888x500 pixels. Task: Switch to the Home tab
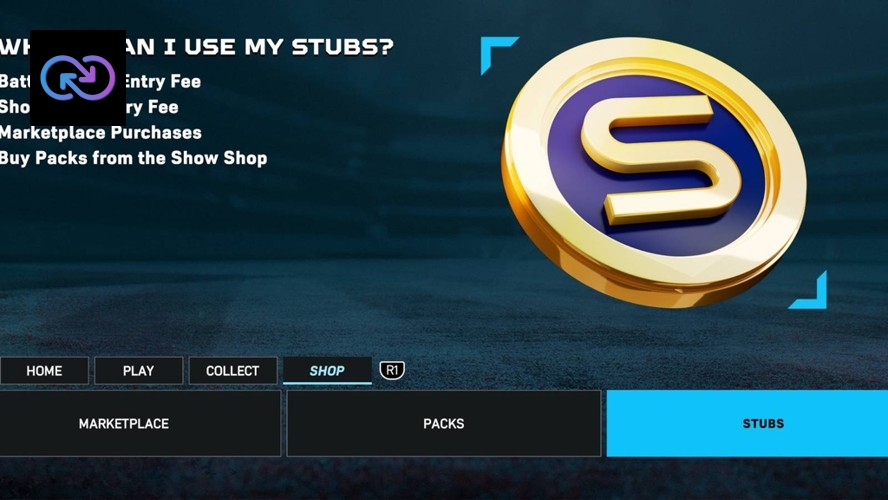click(44, 371)
